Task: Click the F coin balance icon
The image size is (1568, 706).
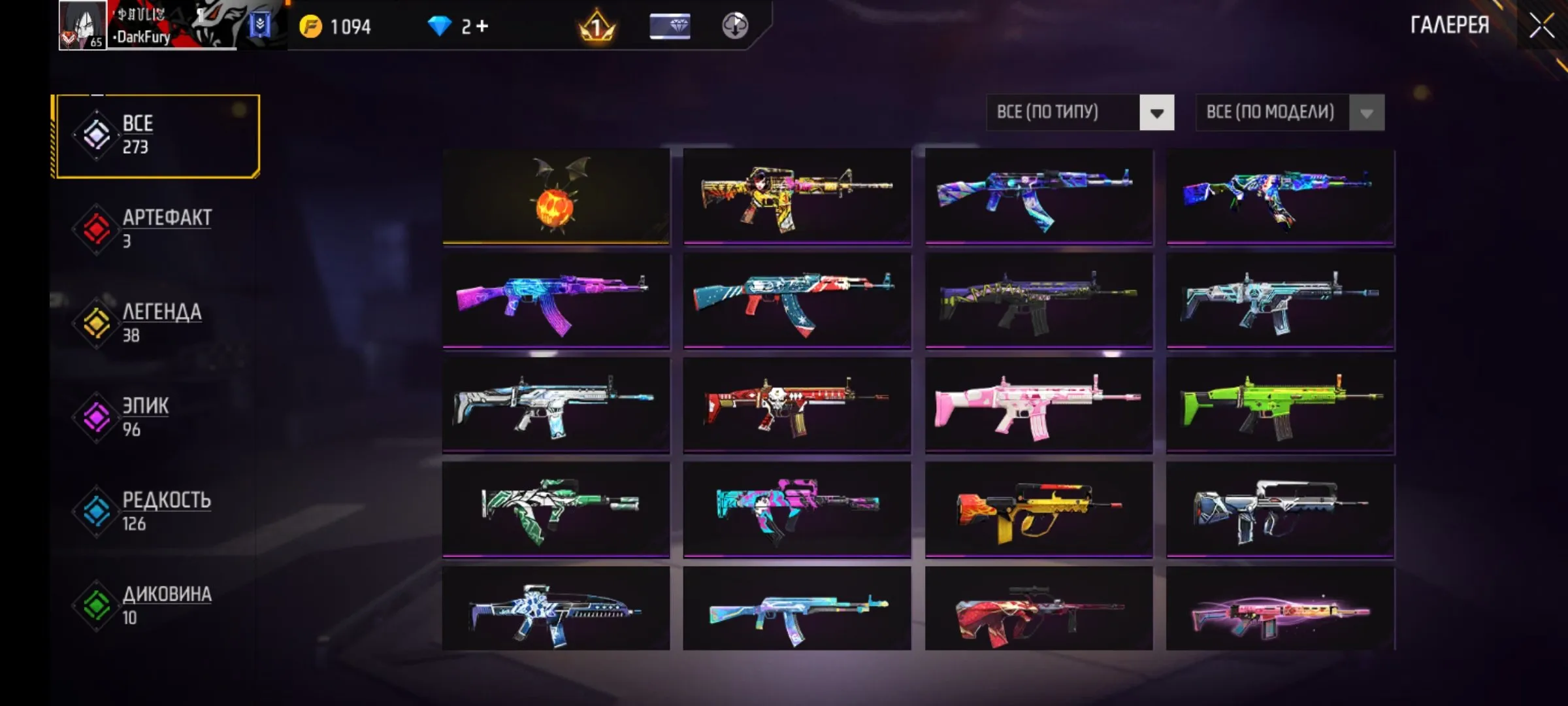Action: pos(312,27)
